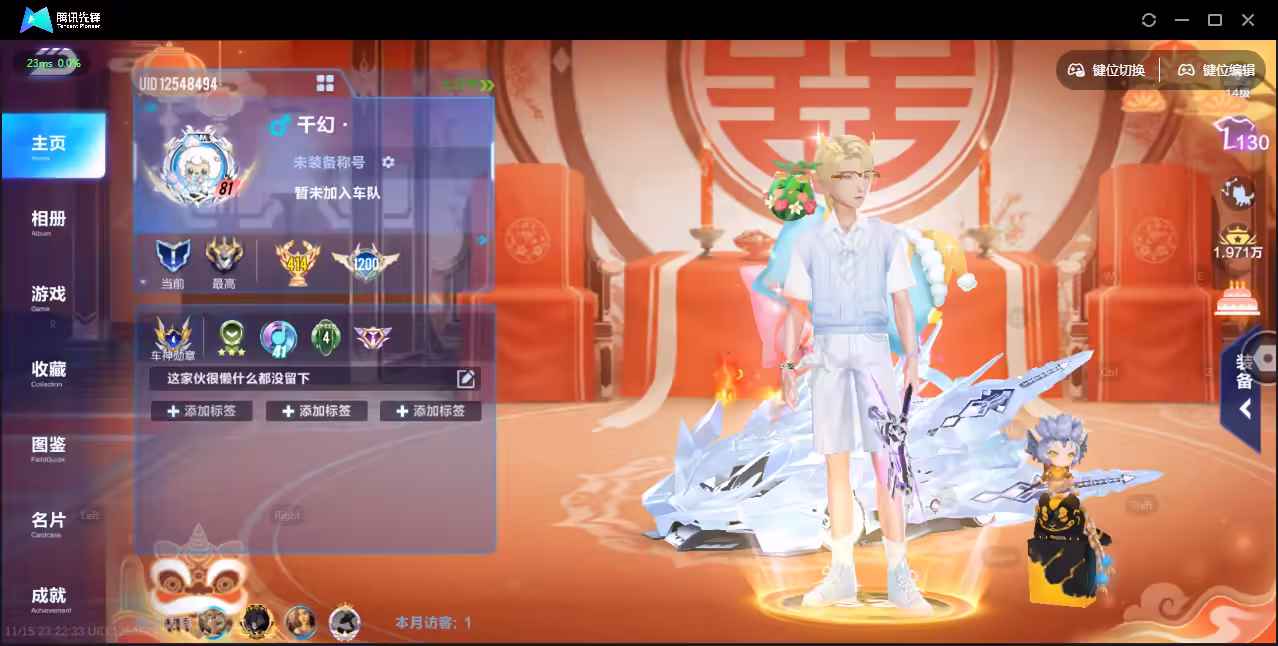Show the 成就 achievement tab

[x=49, y=597]
